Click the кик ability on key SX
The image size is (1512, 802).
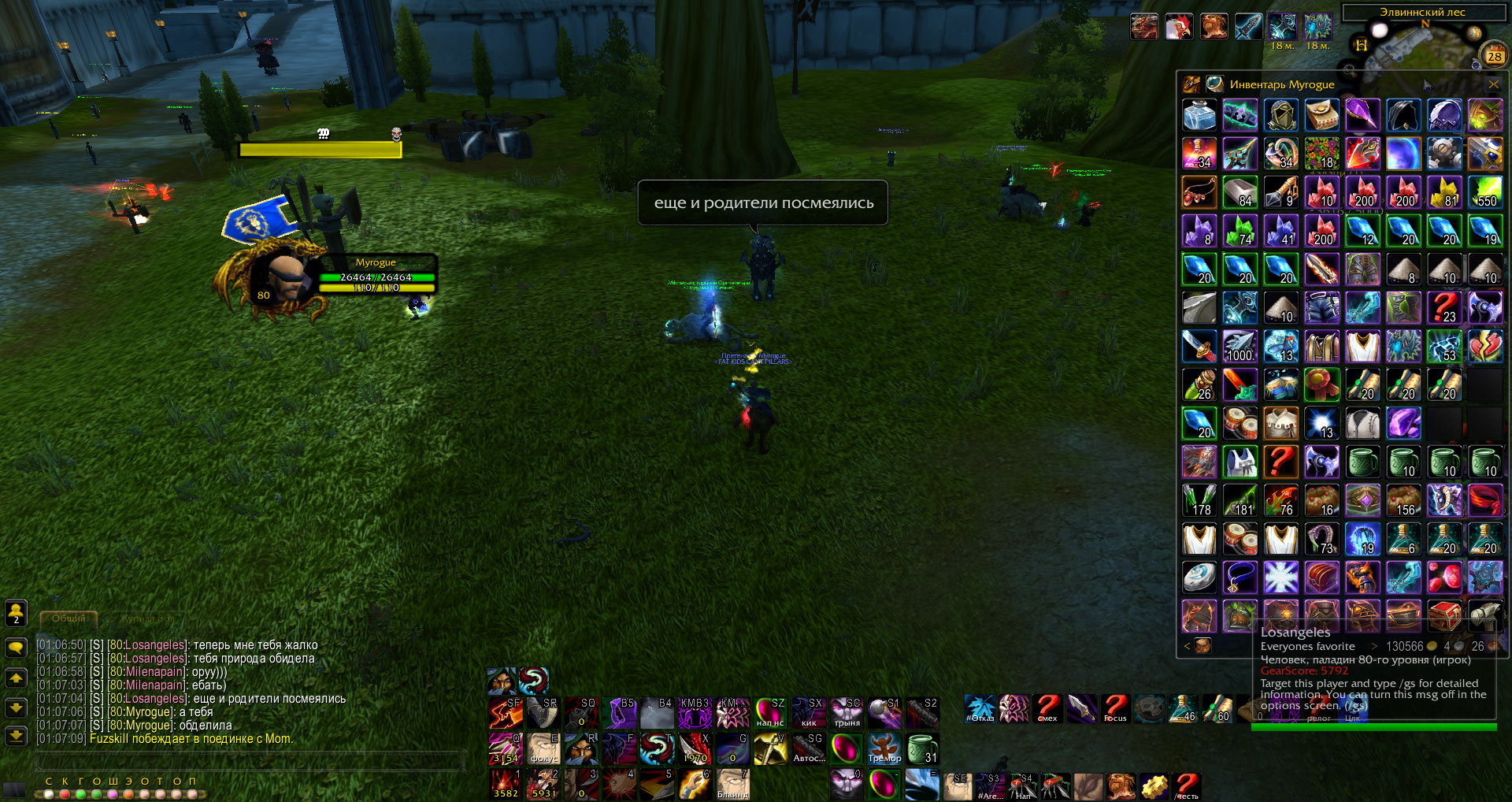[x=809, y=712]
